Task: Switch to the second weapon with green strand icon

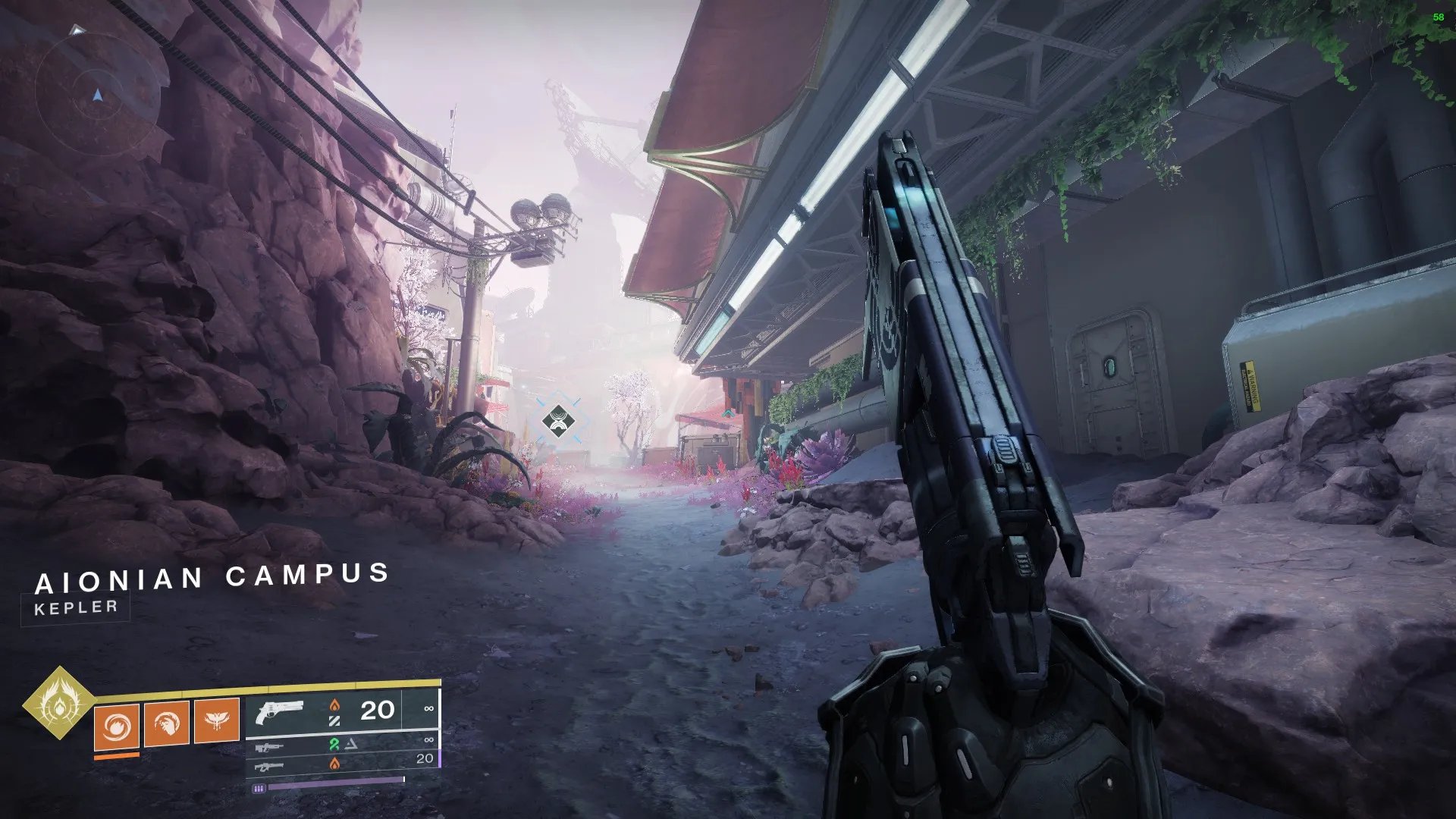Action: pos(342,745)
